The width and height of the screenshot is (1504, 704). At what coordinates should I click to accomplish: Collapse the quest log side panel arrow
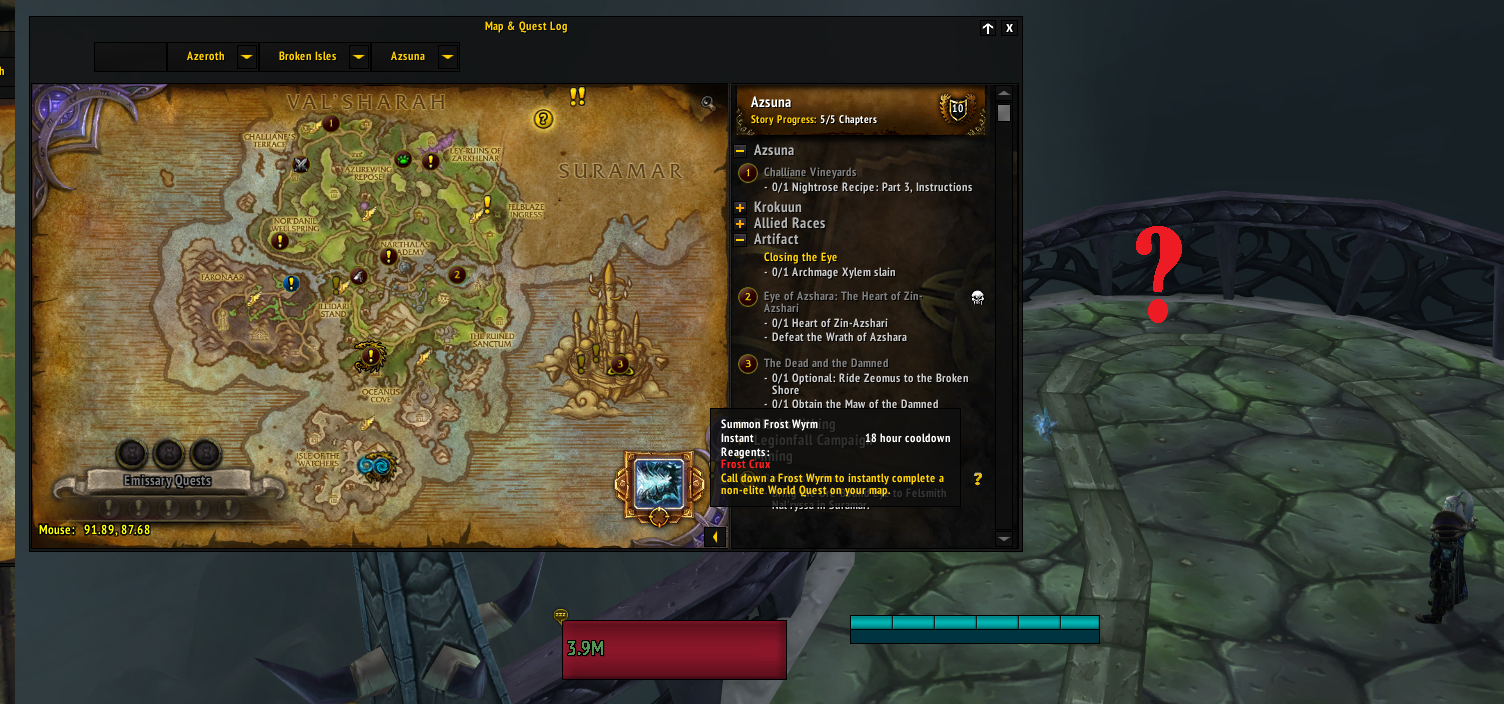coord(715,538)
